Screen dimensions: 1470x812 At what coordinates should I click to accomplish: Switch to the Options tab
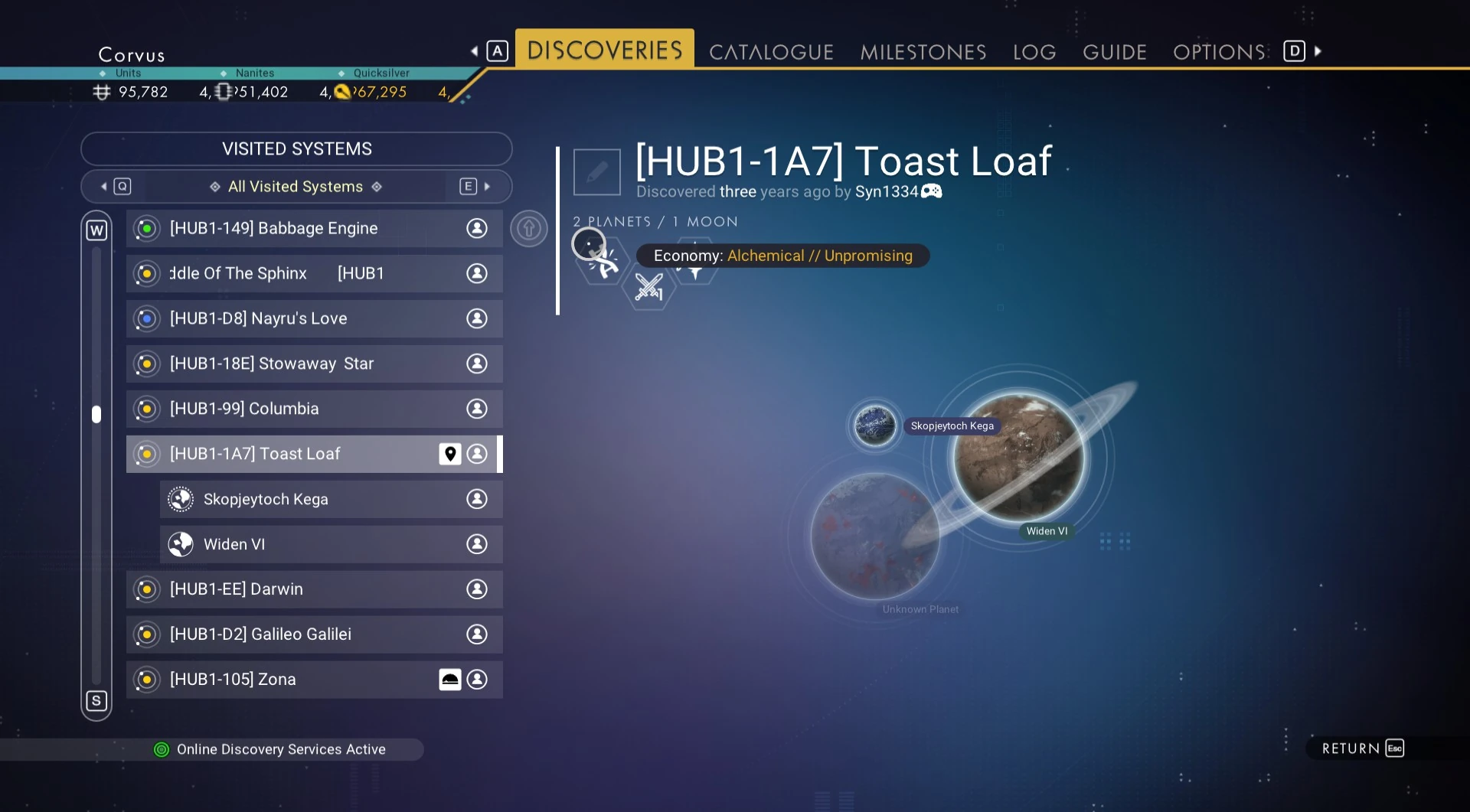pyautogui.click(x=1219, y=52)
